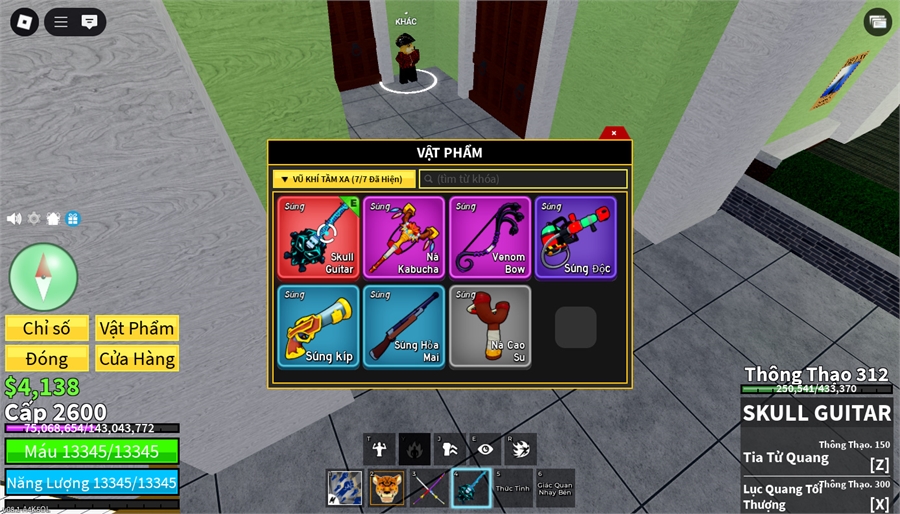This screenshot has width=900, height=514.
Task: Open the Vũ Khí Tầm Xa category dropdown
Action: tap(343, 179)
